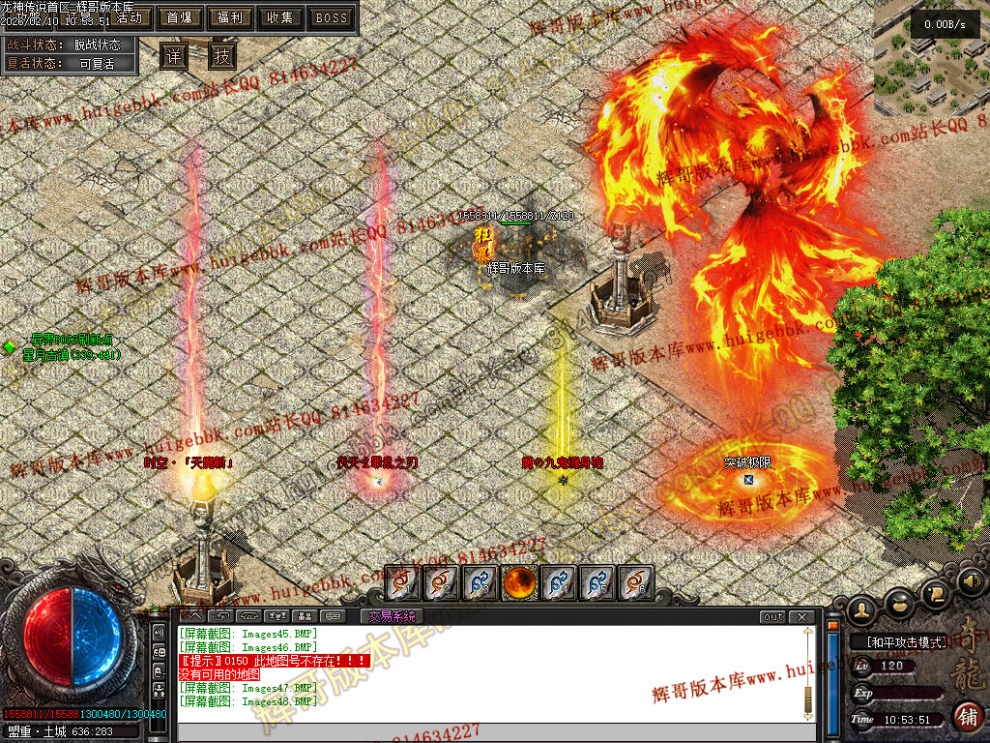
Task: Open the 交易系统 trade system tab
Action: pos(390,617)
